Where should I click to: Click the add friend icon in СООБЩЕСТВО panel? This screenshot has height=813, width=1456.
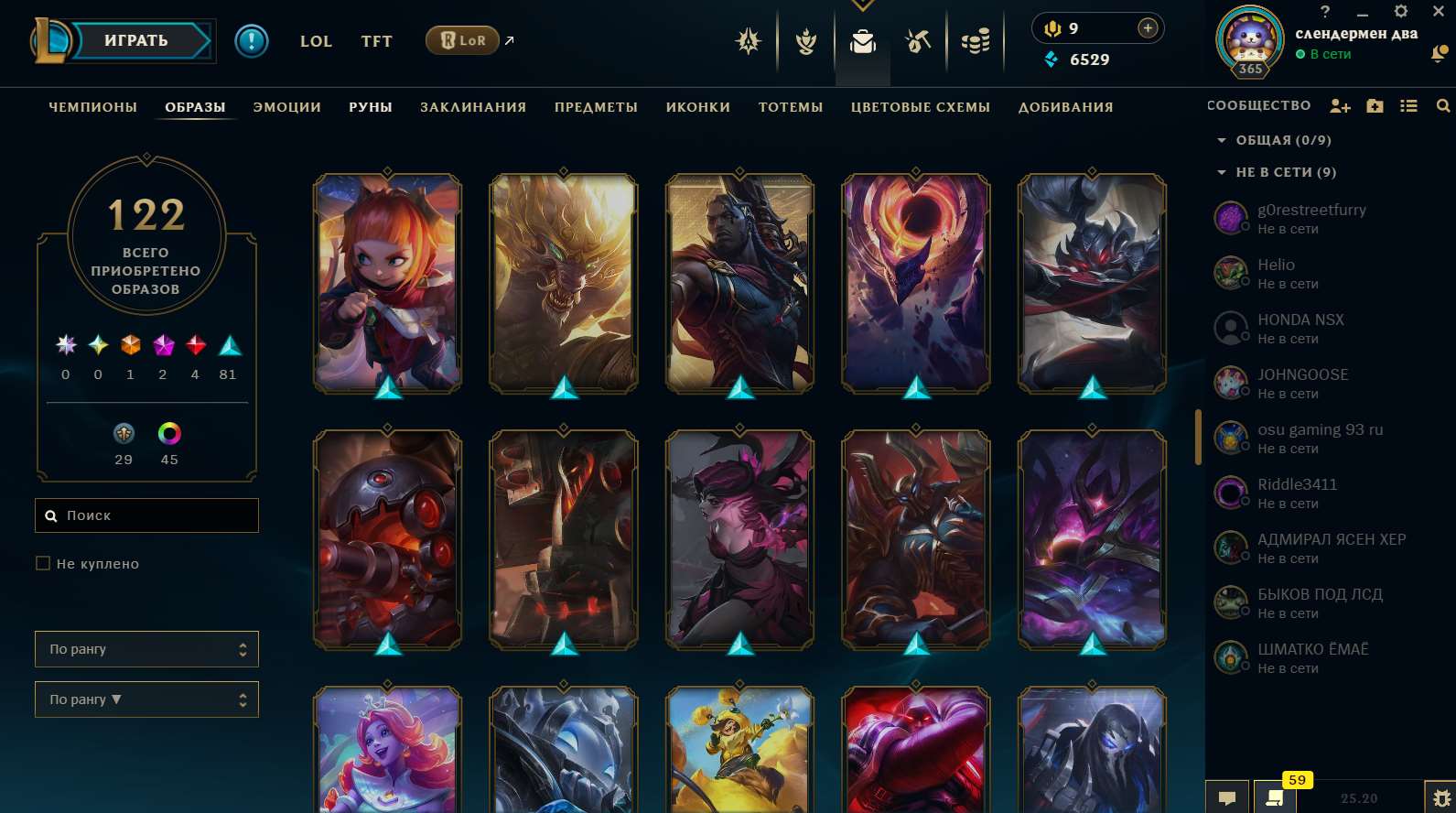pyautogui.click(x=1340, y=106)
